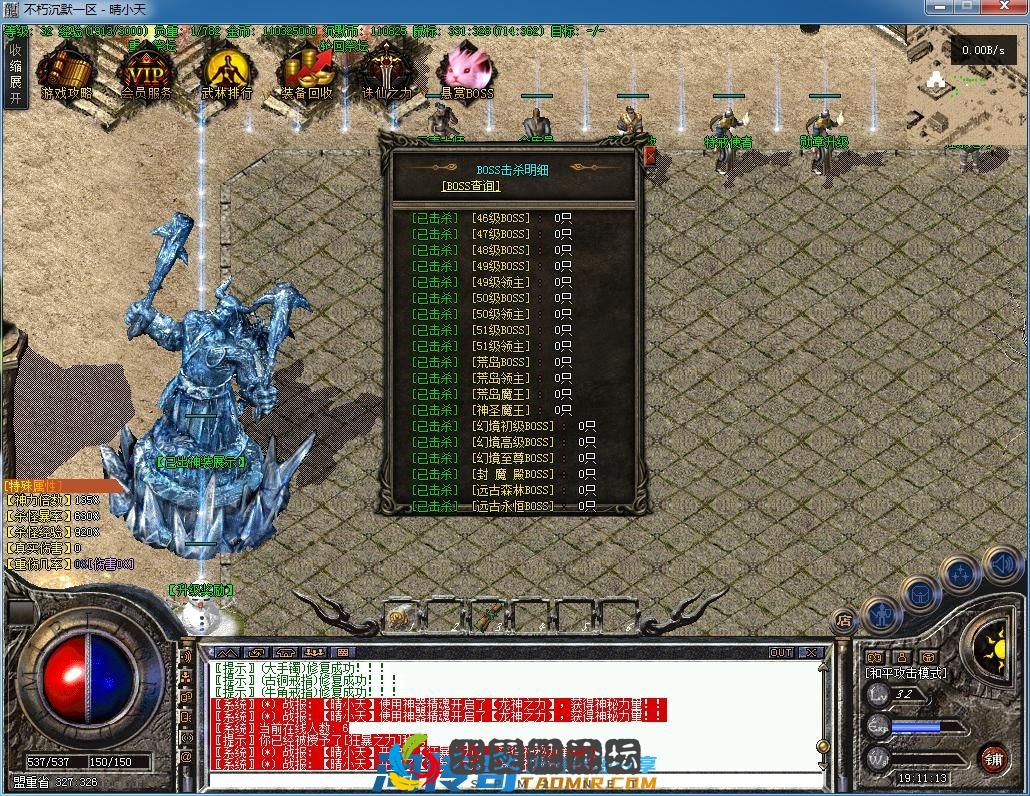The height and width of the screenshot is (796, 1030).
Task: Open the 悬赏BOSS bounty rabbit icon
Action: click(466, 72)
